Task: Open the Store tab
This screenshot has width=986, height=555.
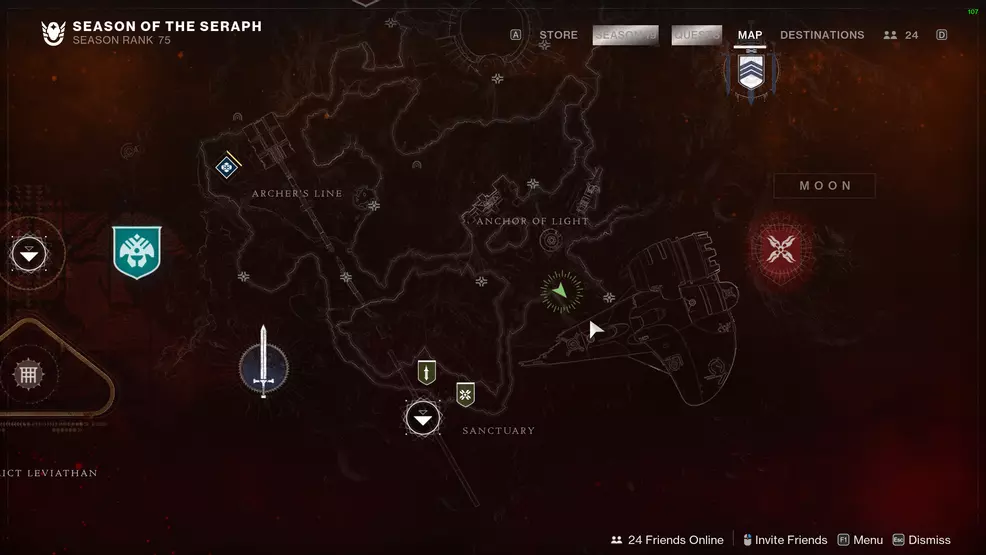Action: (x=558, y=35)
